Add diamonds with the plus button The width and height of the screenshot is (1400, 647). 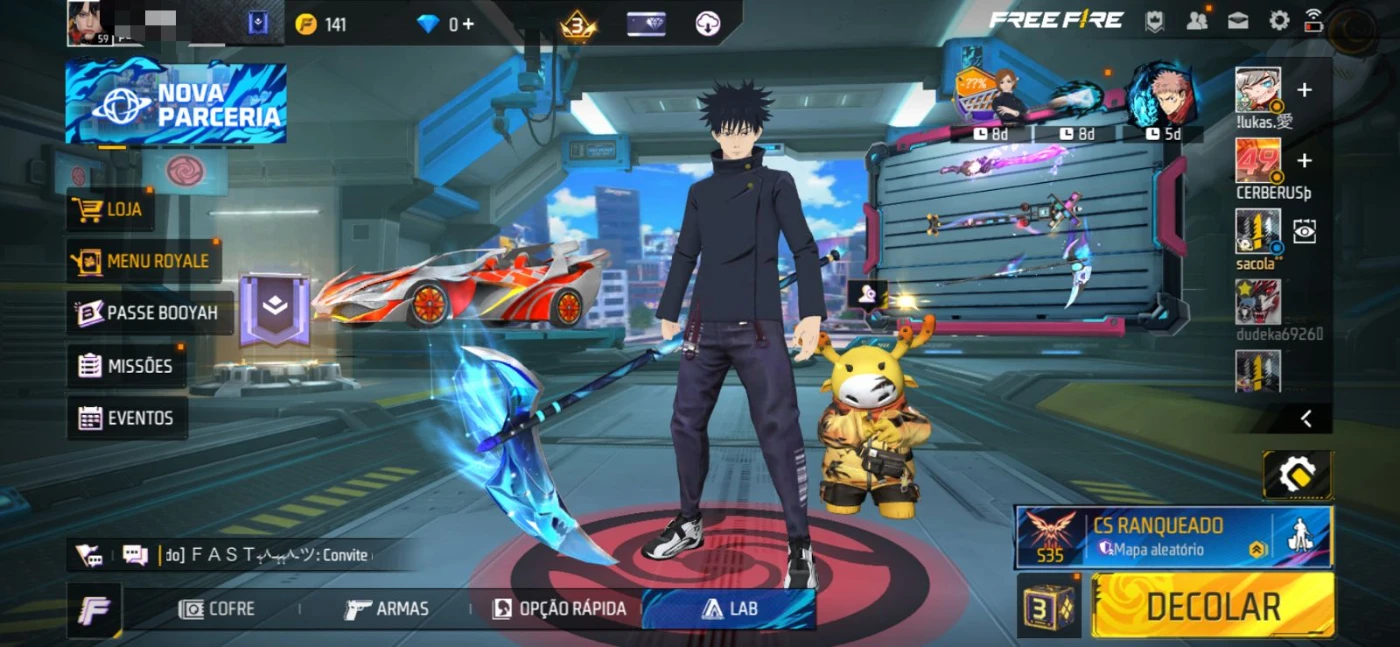pyautogui.click(x=467, y=24)
